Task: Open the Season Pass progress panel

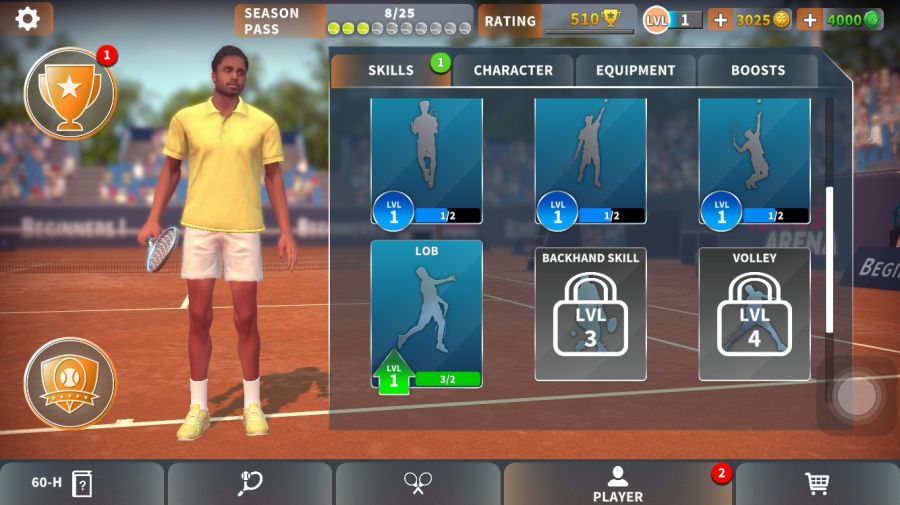Action: tap(353, 20)
